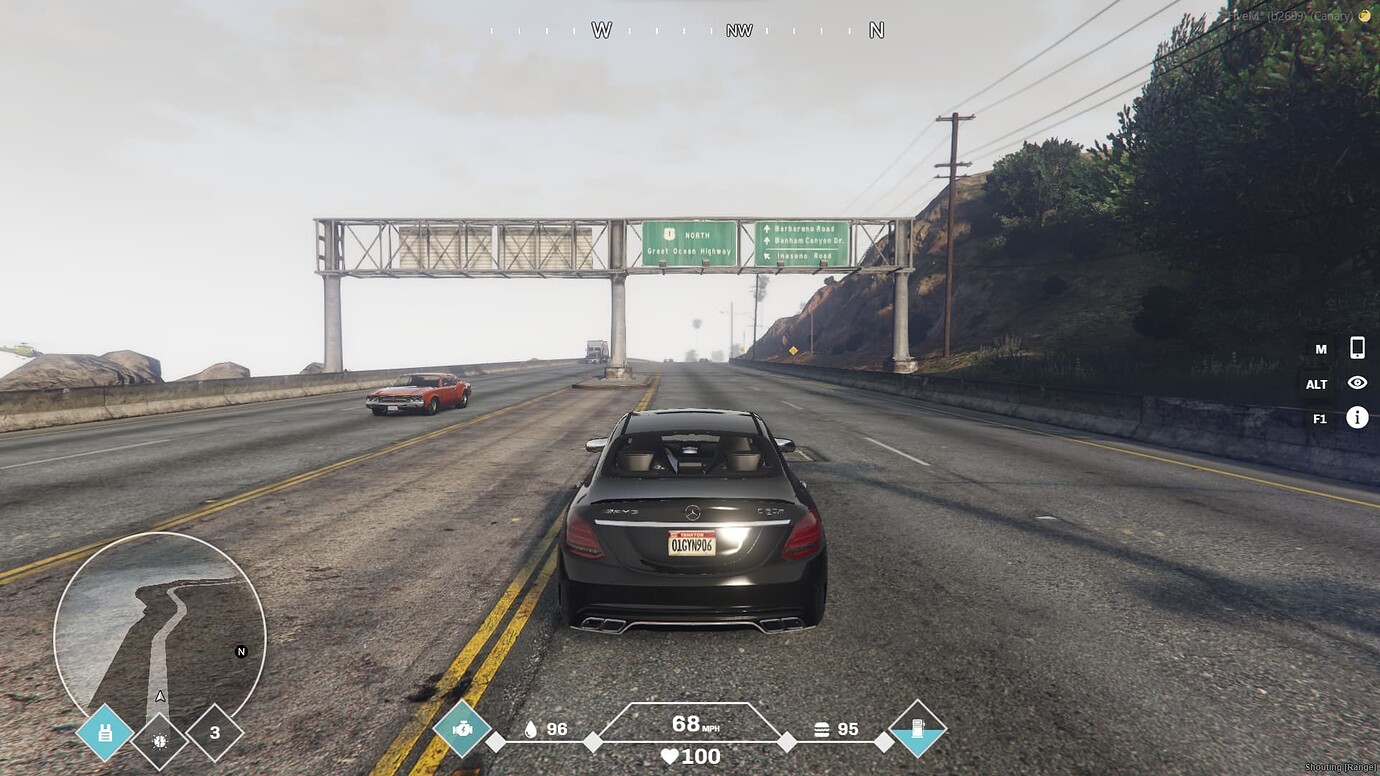Viewport: 1380px width, 776px height.
Task: Click the N marker on the compass bar
Action: [x=876, y=30]
